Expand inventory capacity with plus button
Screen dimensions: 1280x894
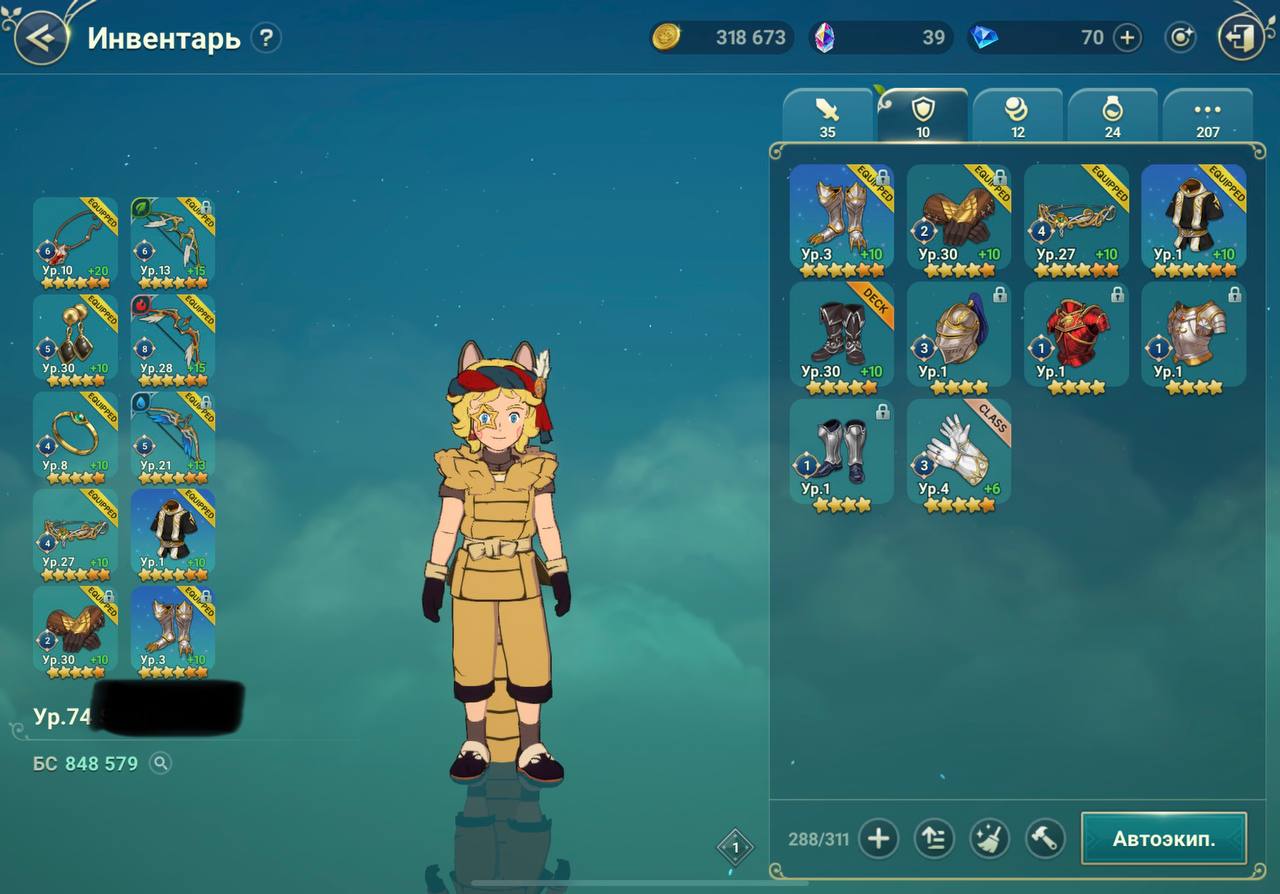pos(878,838)
